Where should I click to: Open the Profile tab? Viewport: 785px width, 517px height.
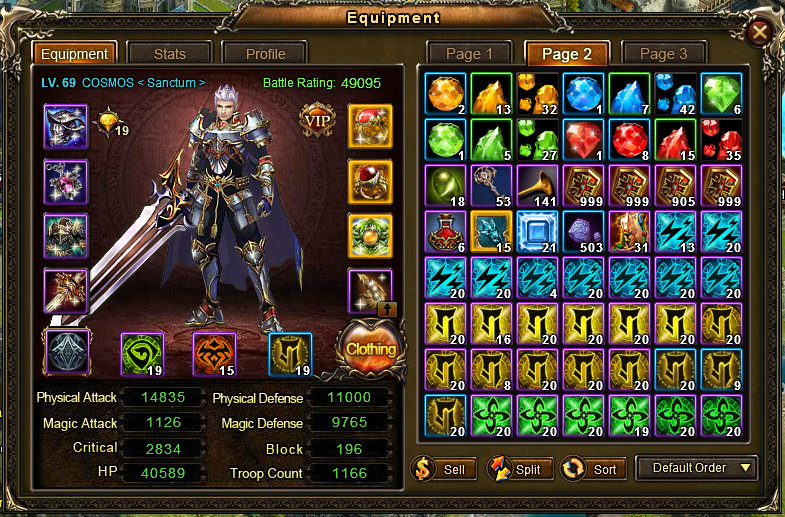coord(265,54)
